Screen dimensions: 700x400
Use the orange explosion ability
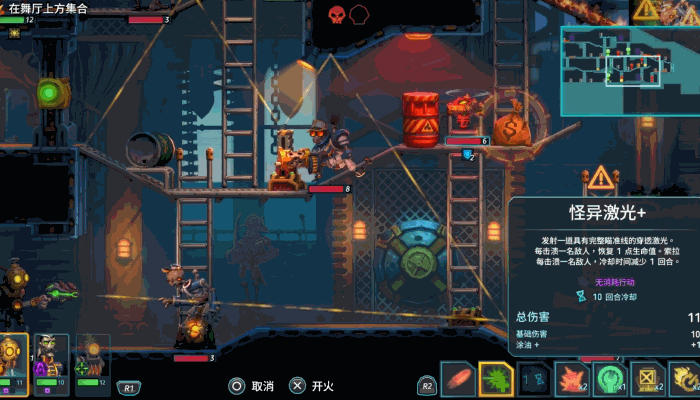571,379
